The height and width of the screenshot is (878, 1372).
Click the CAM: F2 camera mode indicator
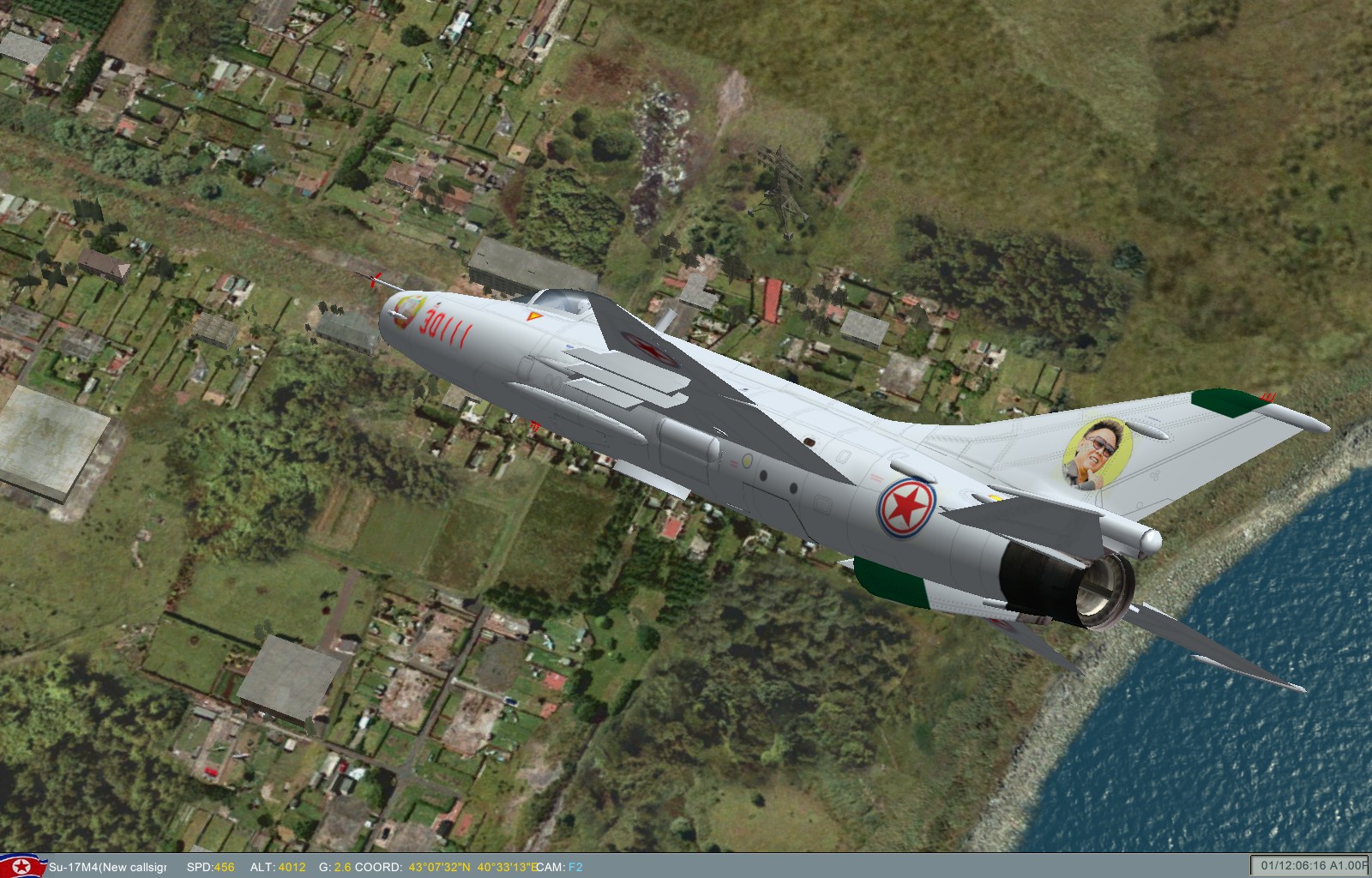coord(557,866)
